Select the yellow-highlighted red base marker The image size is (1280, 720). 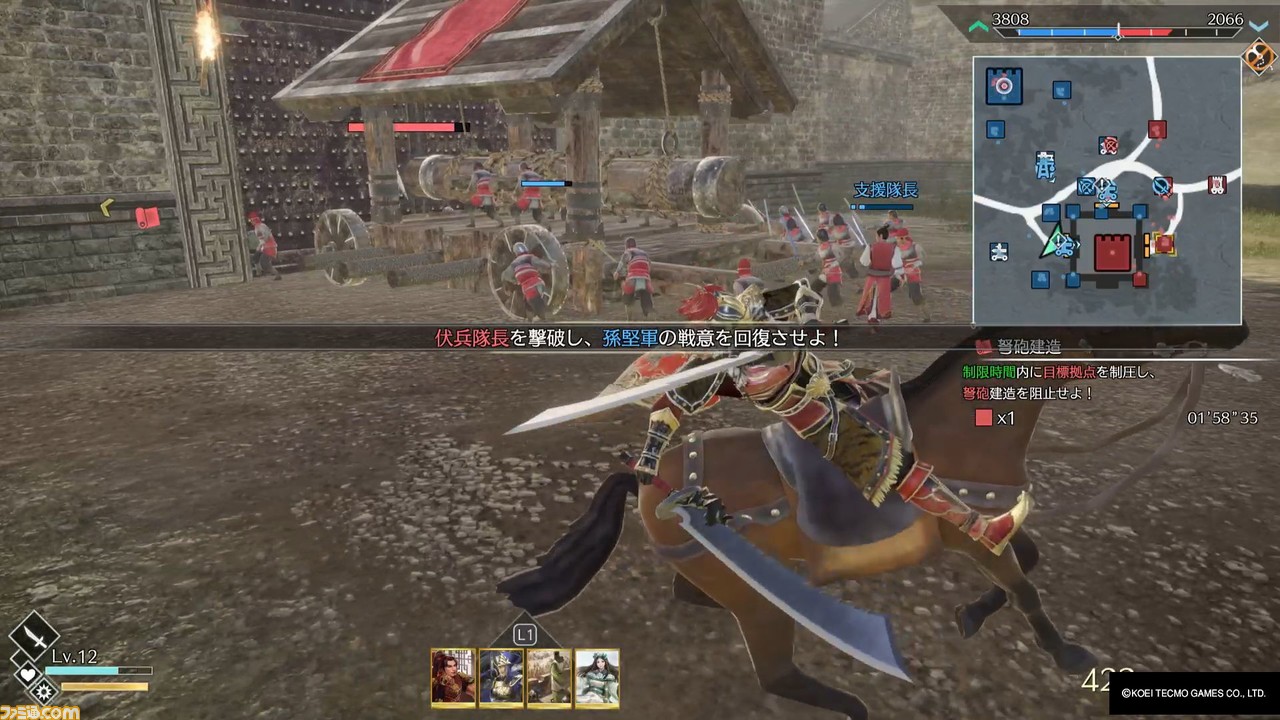coord(1163,243)
